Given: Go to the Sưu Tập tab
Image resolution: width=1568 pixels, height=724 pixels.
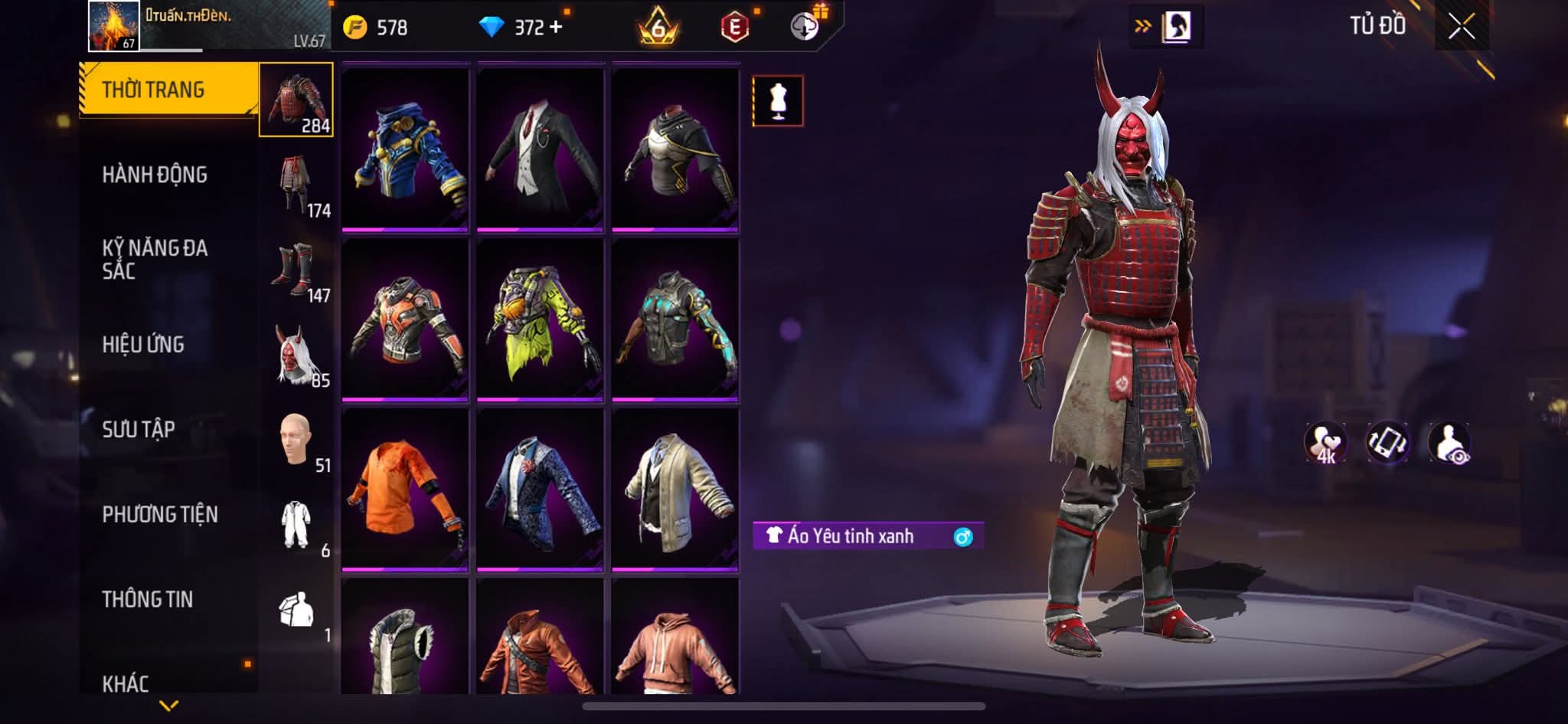Looking at the screenshot, I should [x=139, y=429].
